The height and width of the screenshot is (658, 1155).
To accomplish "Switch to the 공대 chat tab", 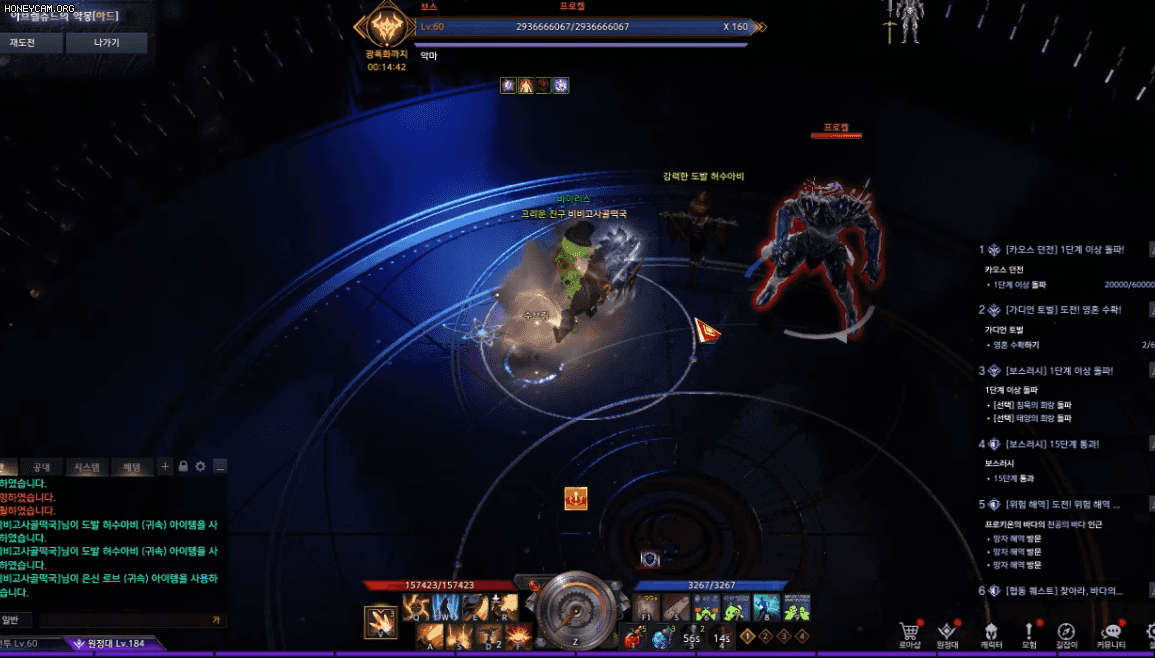I will coord(42,467).
